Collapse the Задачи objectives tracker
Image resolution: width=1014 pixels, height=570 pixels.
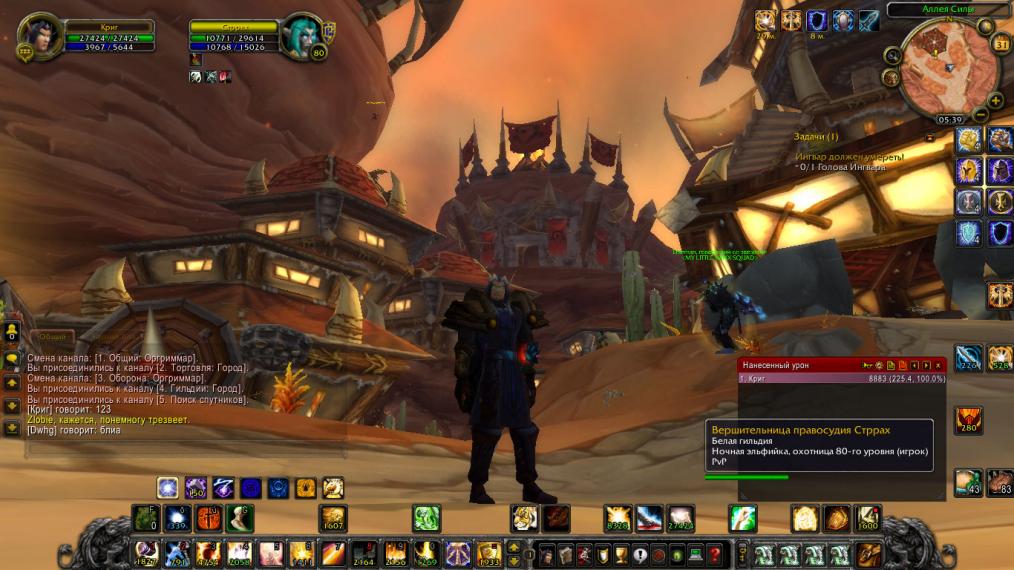[930, 136]
